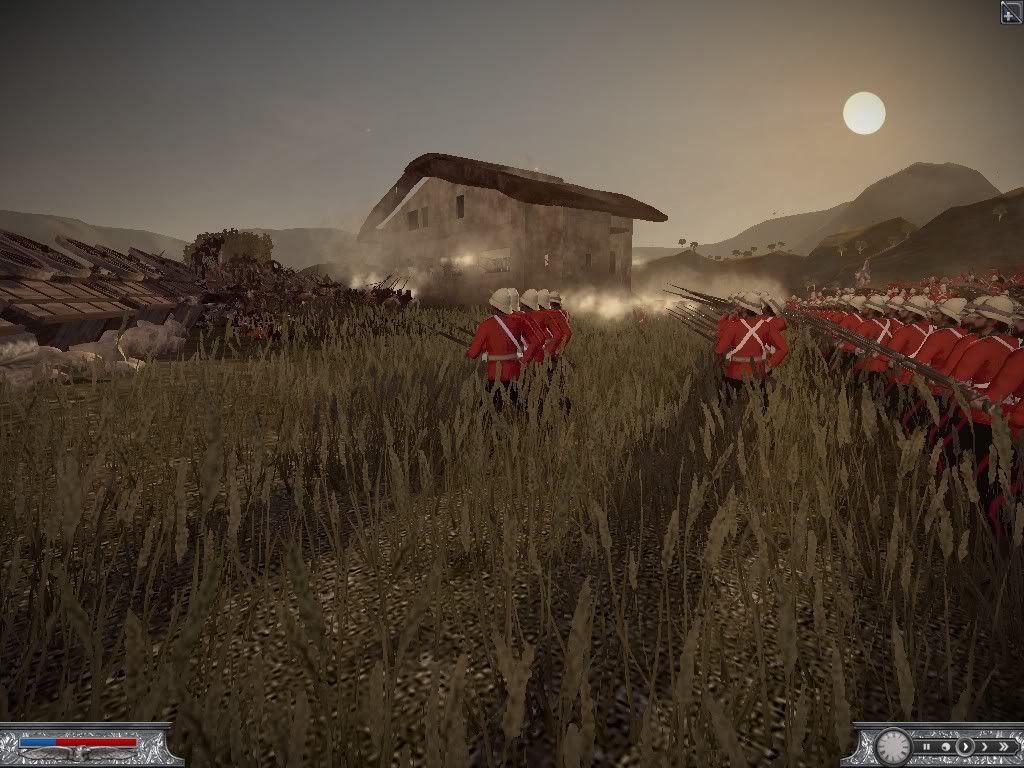The width and height of the screenshot is (1024, 768).
Task: Choose double-arrow fastest speed
Action: (x=1004, y=747)
